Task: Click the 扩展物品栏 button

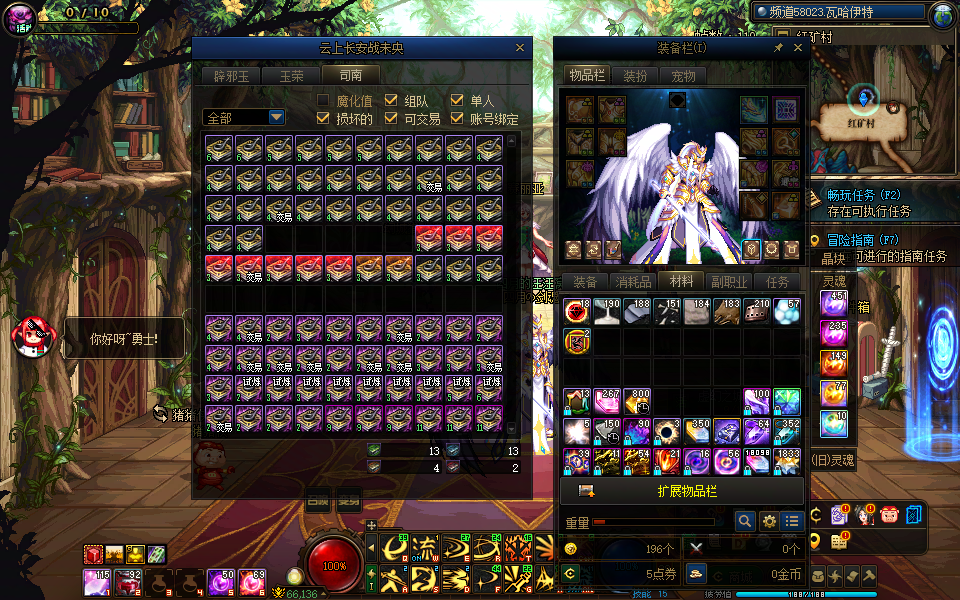Action: pos(686,491)
